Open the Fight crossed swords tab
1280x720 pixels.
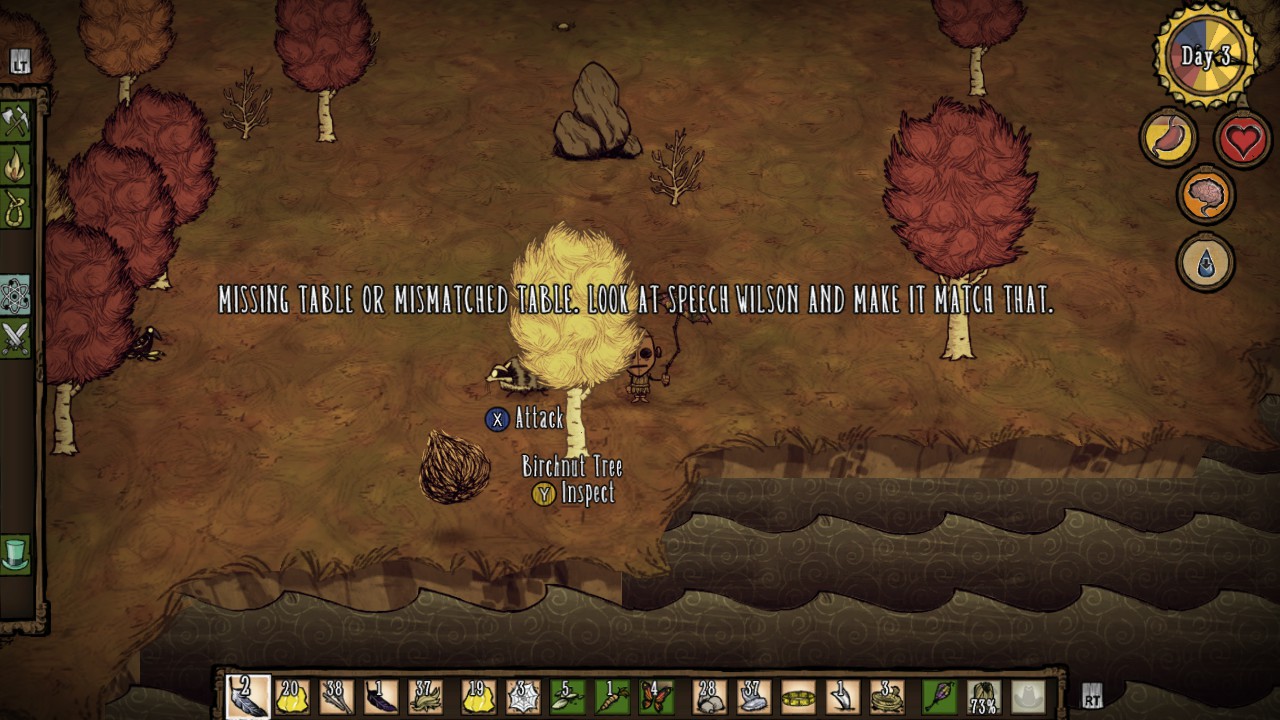[16, 338]
